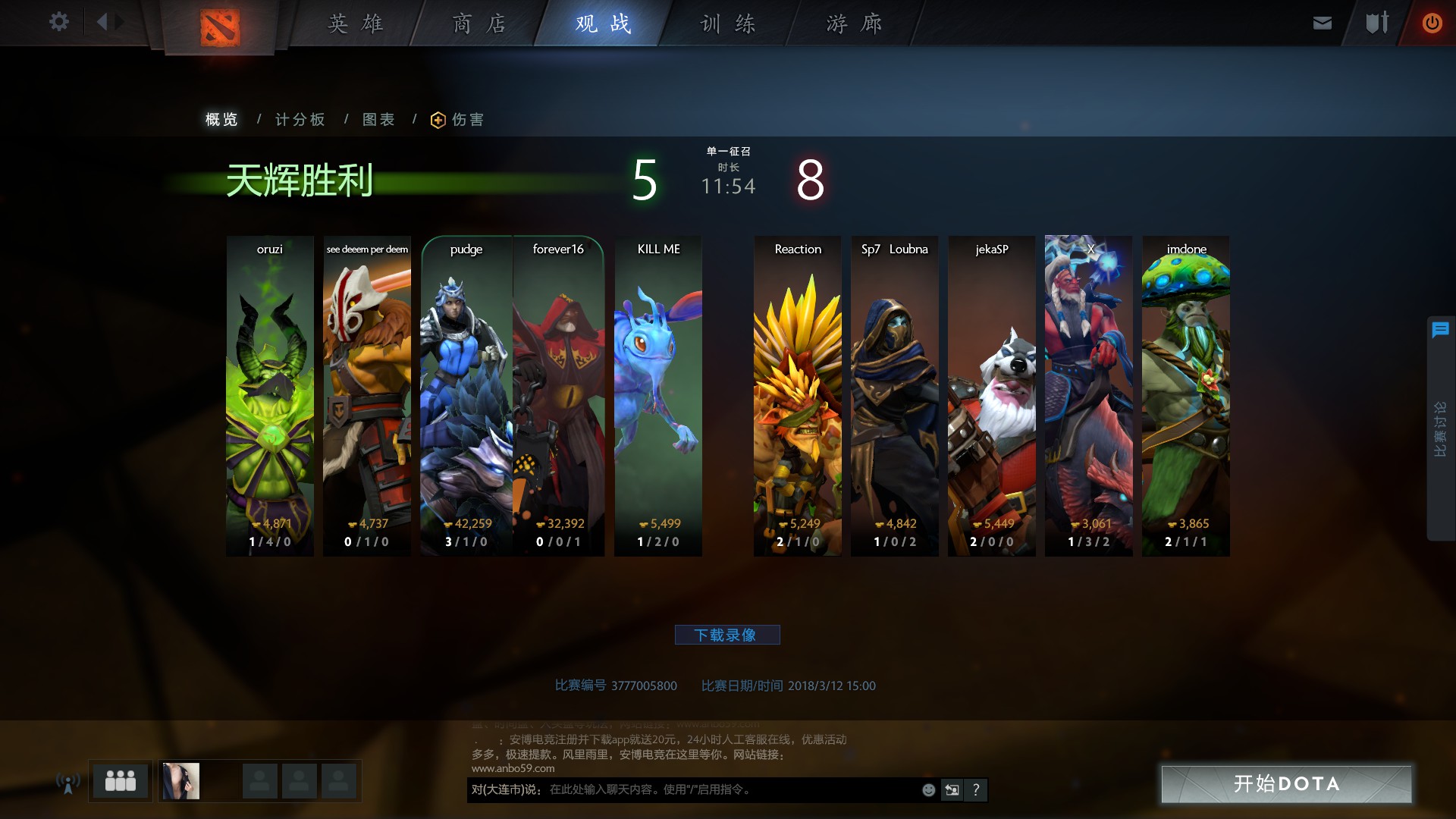This screenshot has height=819, width=1456.
Task: Open the party members icon bottom left
Action: pyautogui.click(x=121, y=780)
